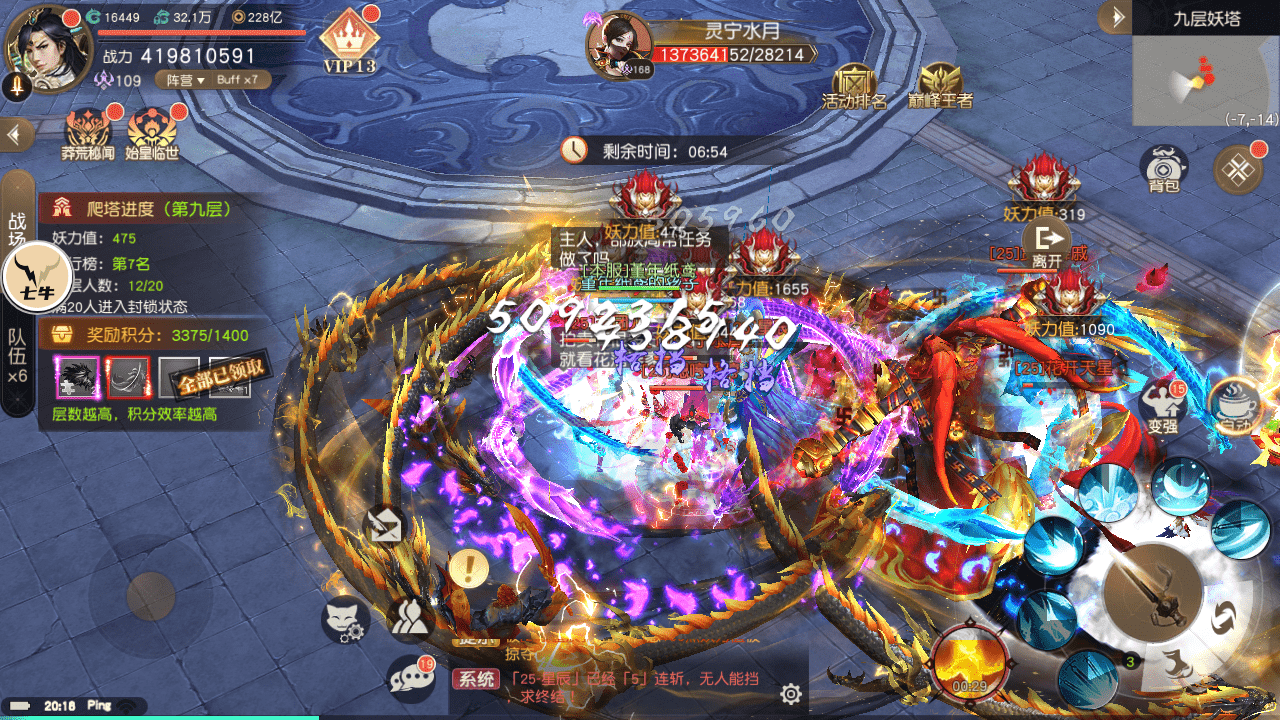The image size is (1280, 720).
Task: Open the VIP 13 crown panel
Action: pyautogui.click(x=349, y=42)
